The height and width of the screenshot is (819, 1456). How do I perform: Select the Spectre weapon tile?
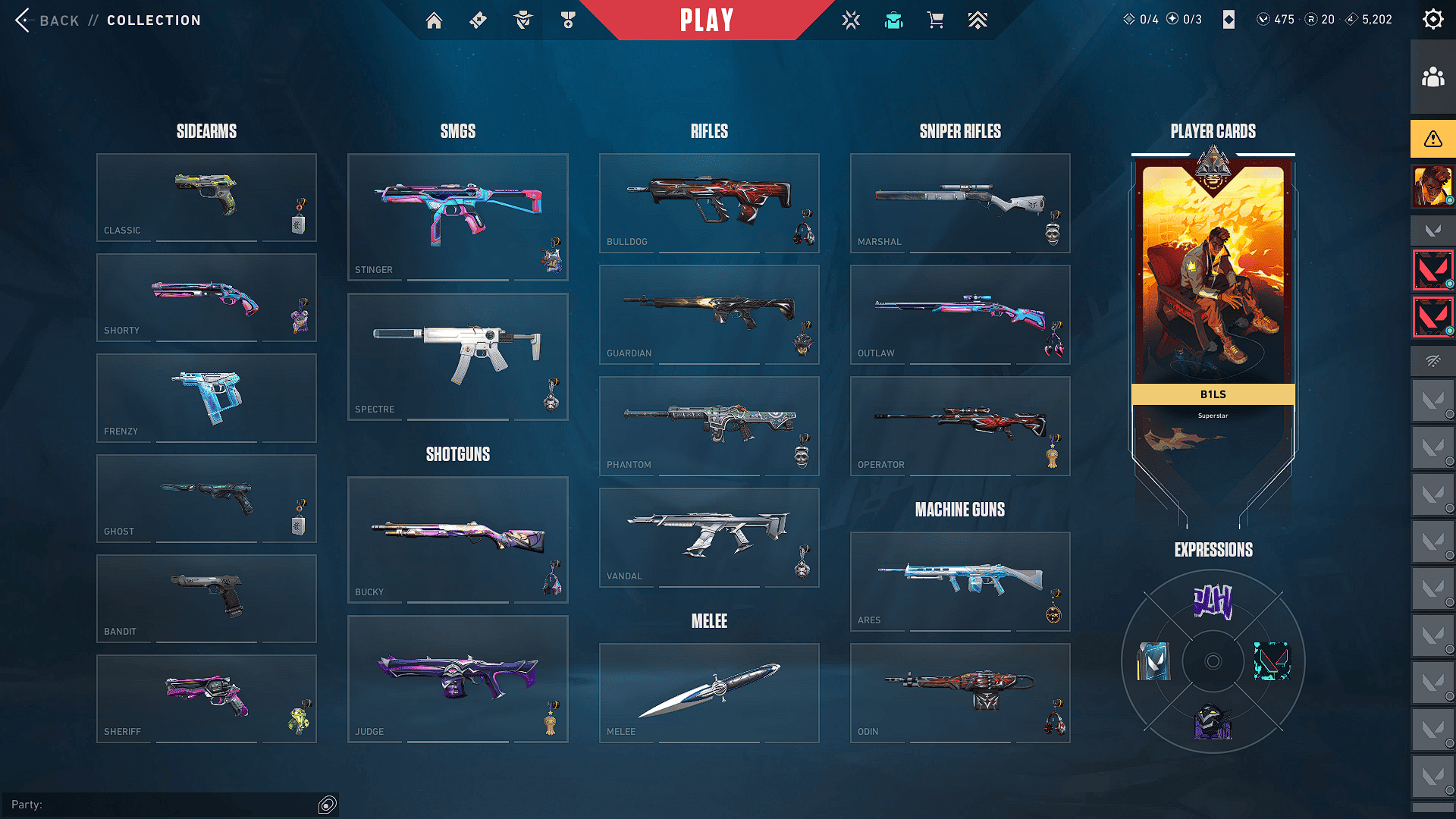pos(457,356)
